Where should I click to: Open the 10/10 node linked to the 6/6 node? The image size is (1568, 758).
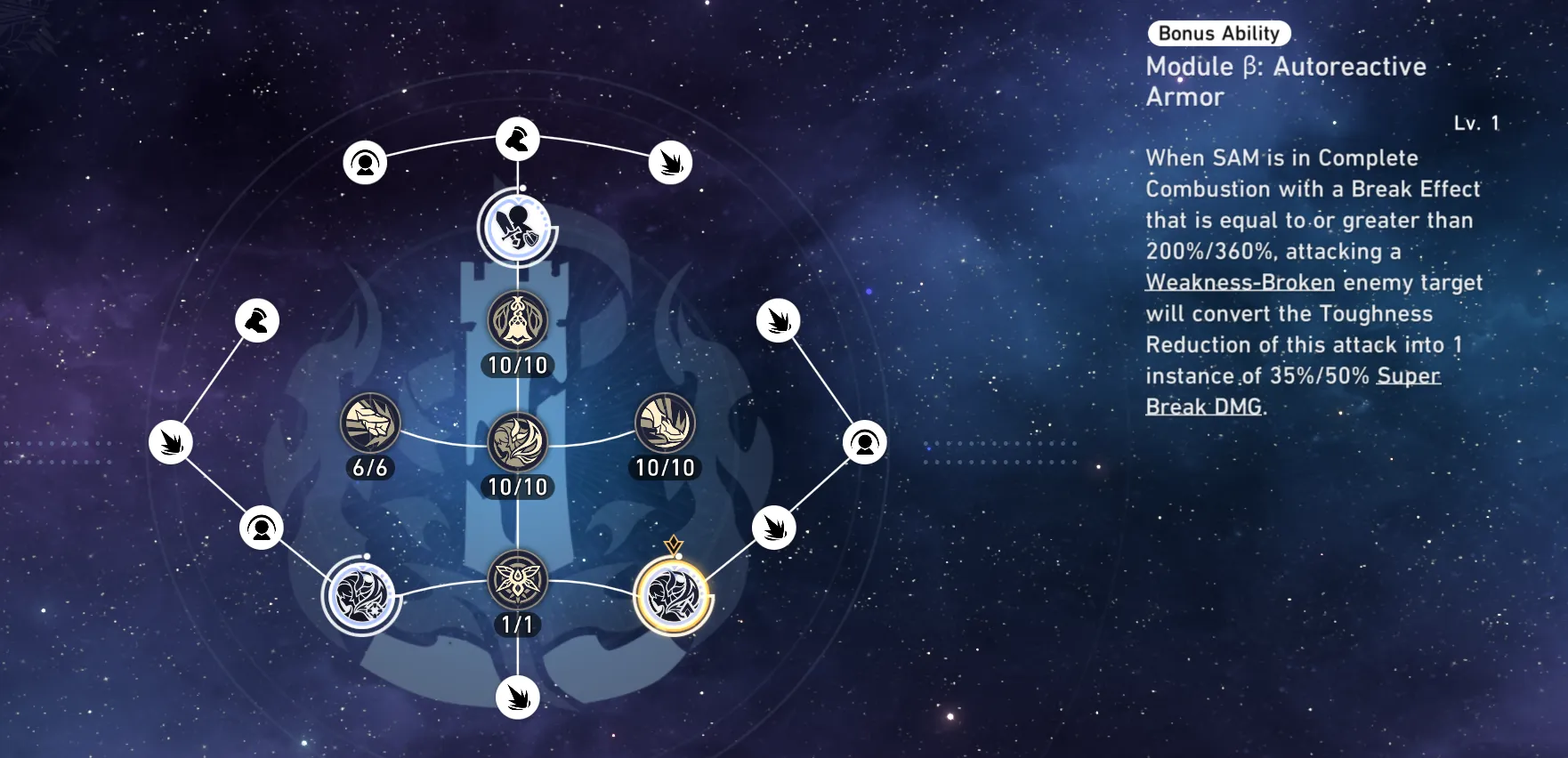(517, 442)
